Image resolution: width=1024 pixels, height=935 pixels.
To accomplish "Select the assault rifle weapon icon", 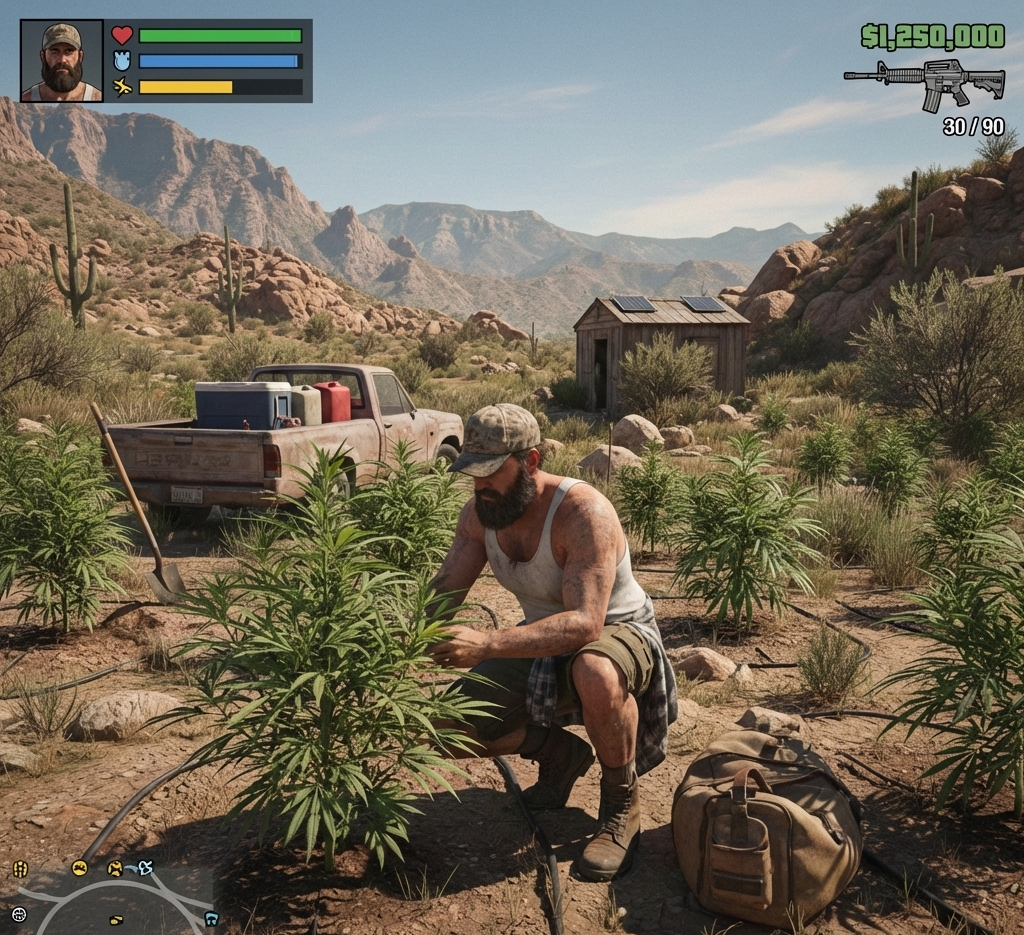I will coord(924,82).
